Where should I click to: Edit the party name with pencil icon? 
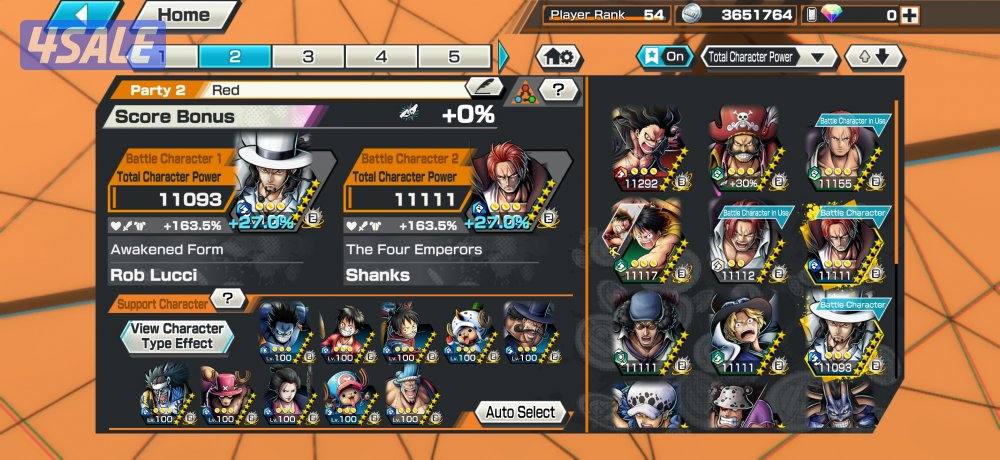[484, 88]
